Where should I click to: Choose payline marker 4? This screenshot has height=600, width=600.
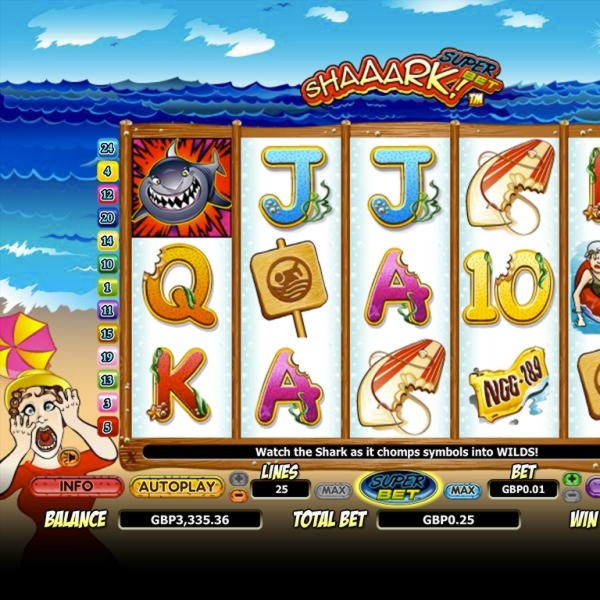tap(107, 171)
